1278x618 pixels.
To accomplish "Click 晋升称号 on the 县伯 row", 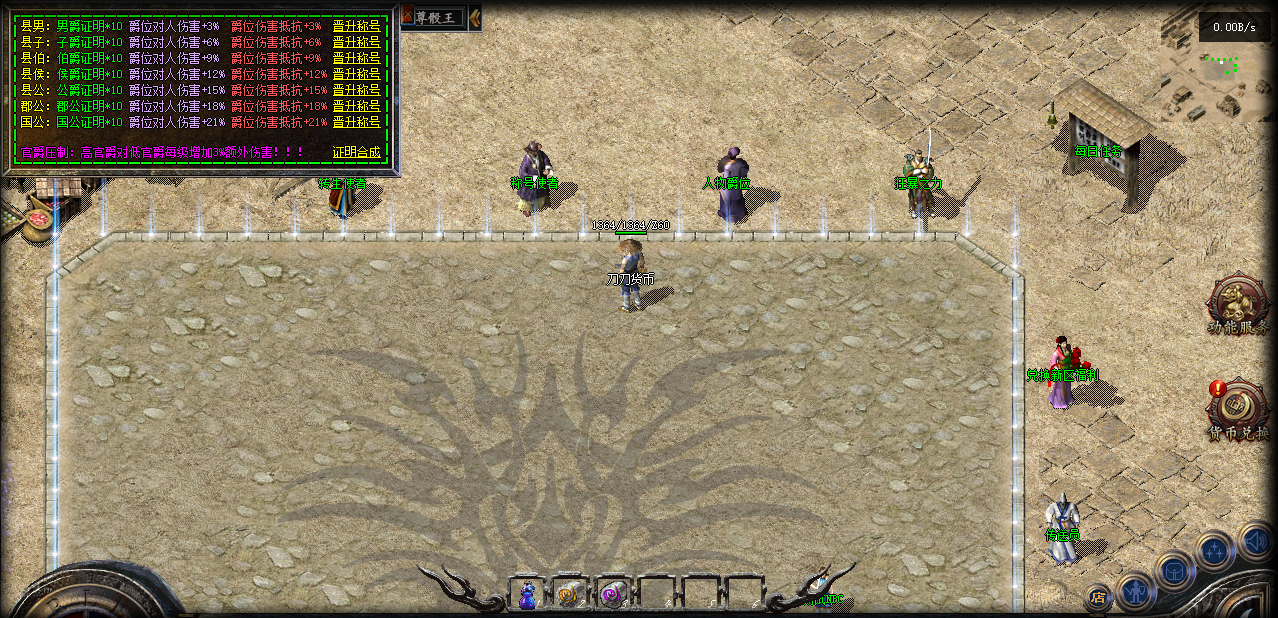I will coord(356,58).
